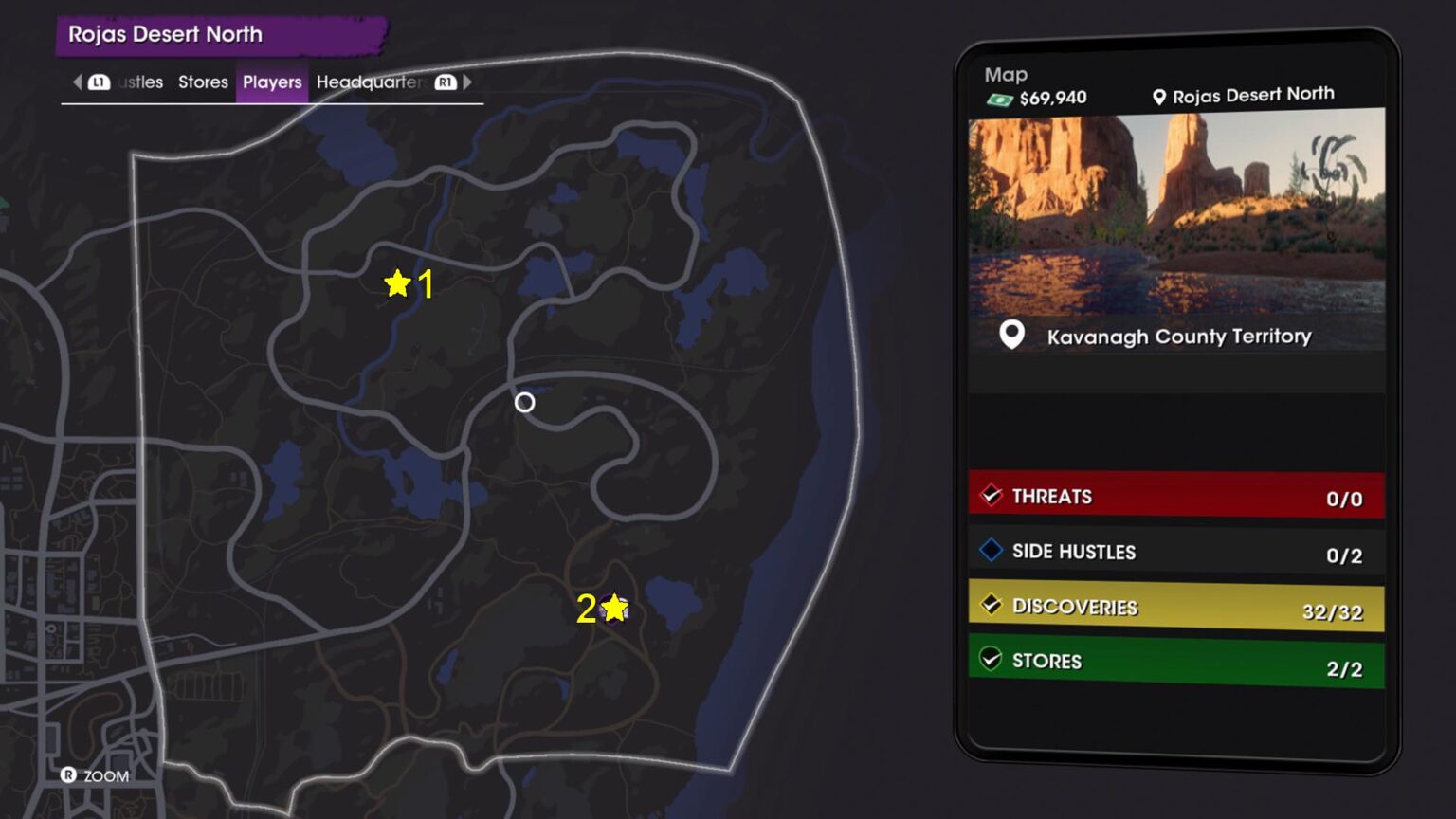Click the Threats checkmark icon
Screen dimensions: 1456x819
coord(992,495)
